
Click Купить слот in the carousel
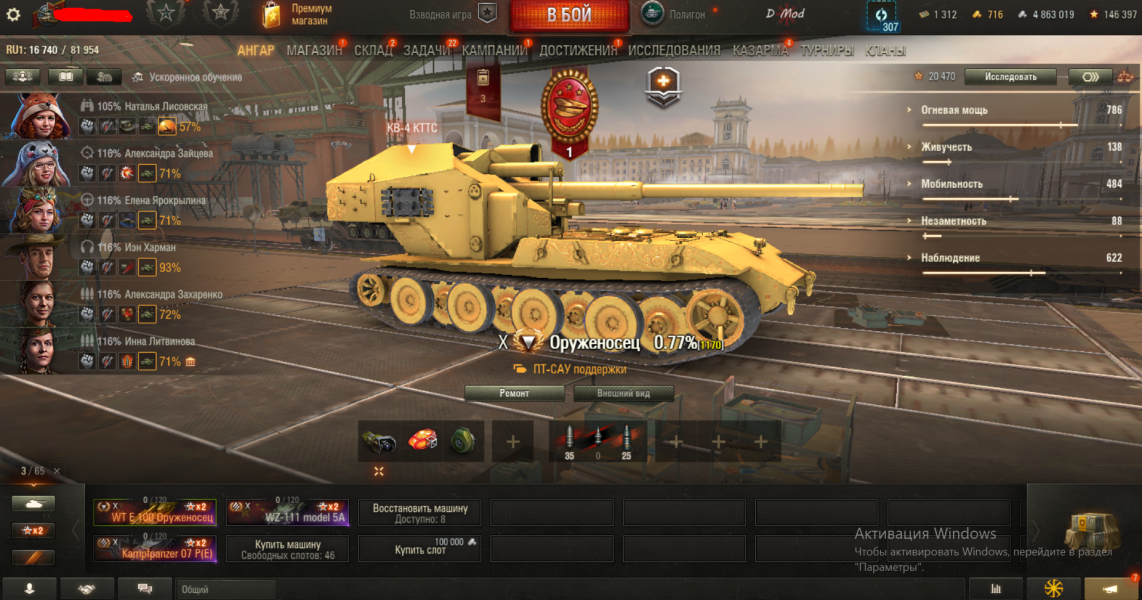coord(419,548)
